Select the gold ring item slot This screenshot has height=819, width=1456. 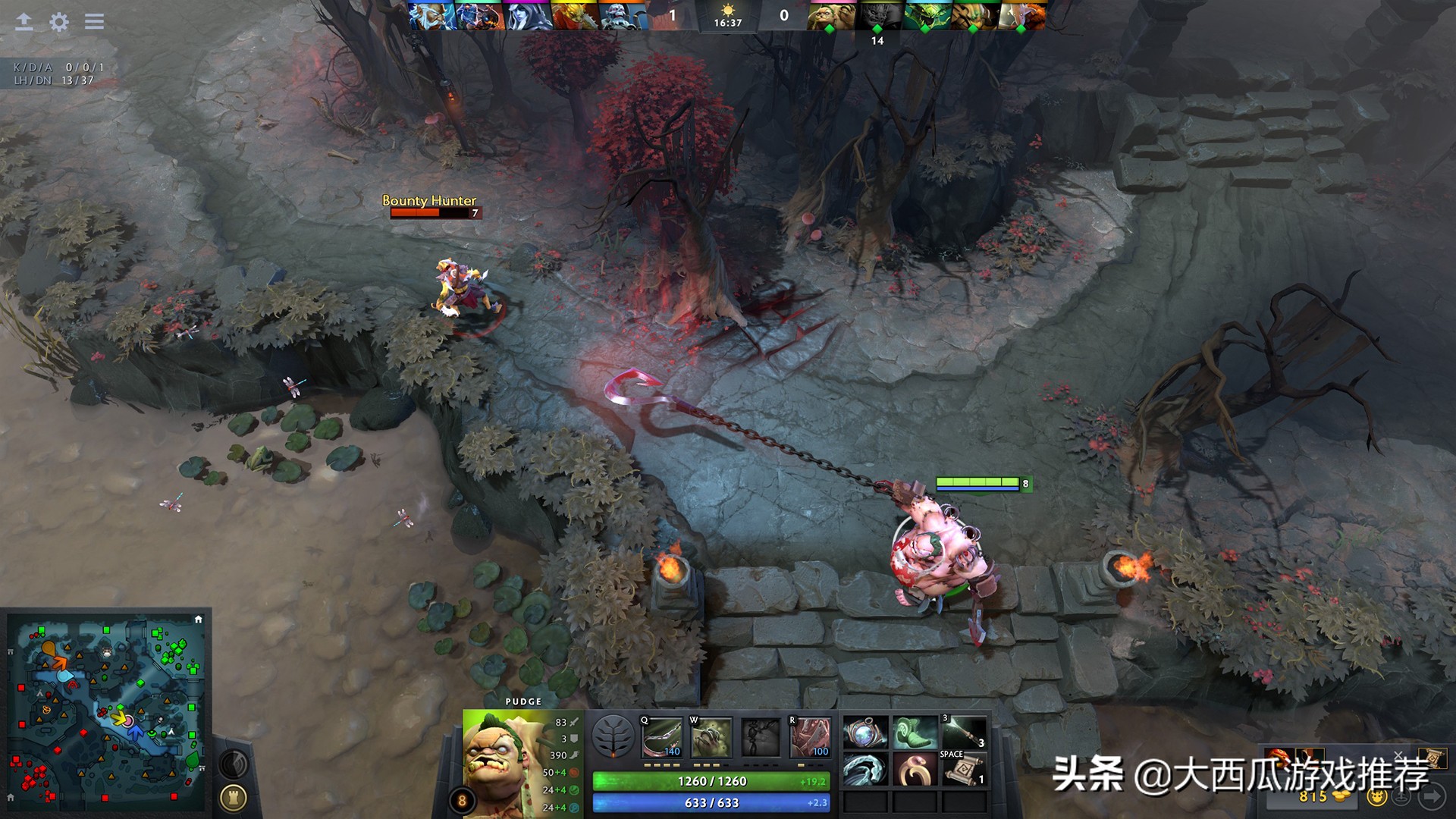[x=914, y=770]
